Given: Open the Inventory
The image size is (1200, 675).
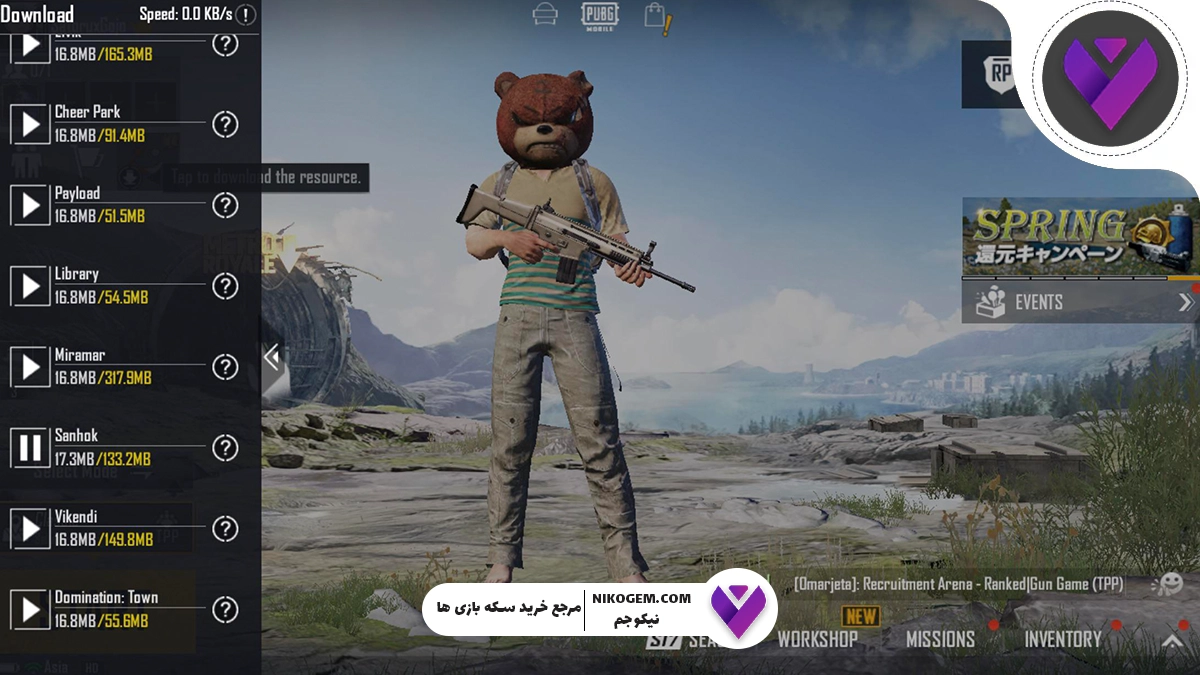Looking at the screenshot, I should point(1062,639).
